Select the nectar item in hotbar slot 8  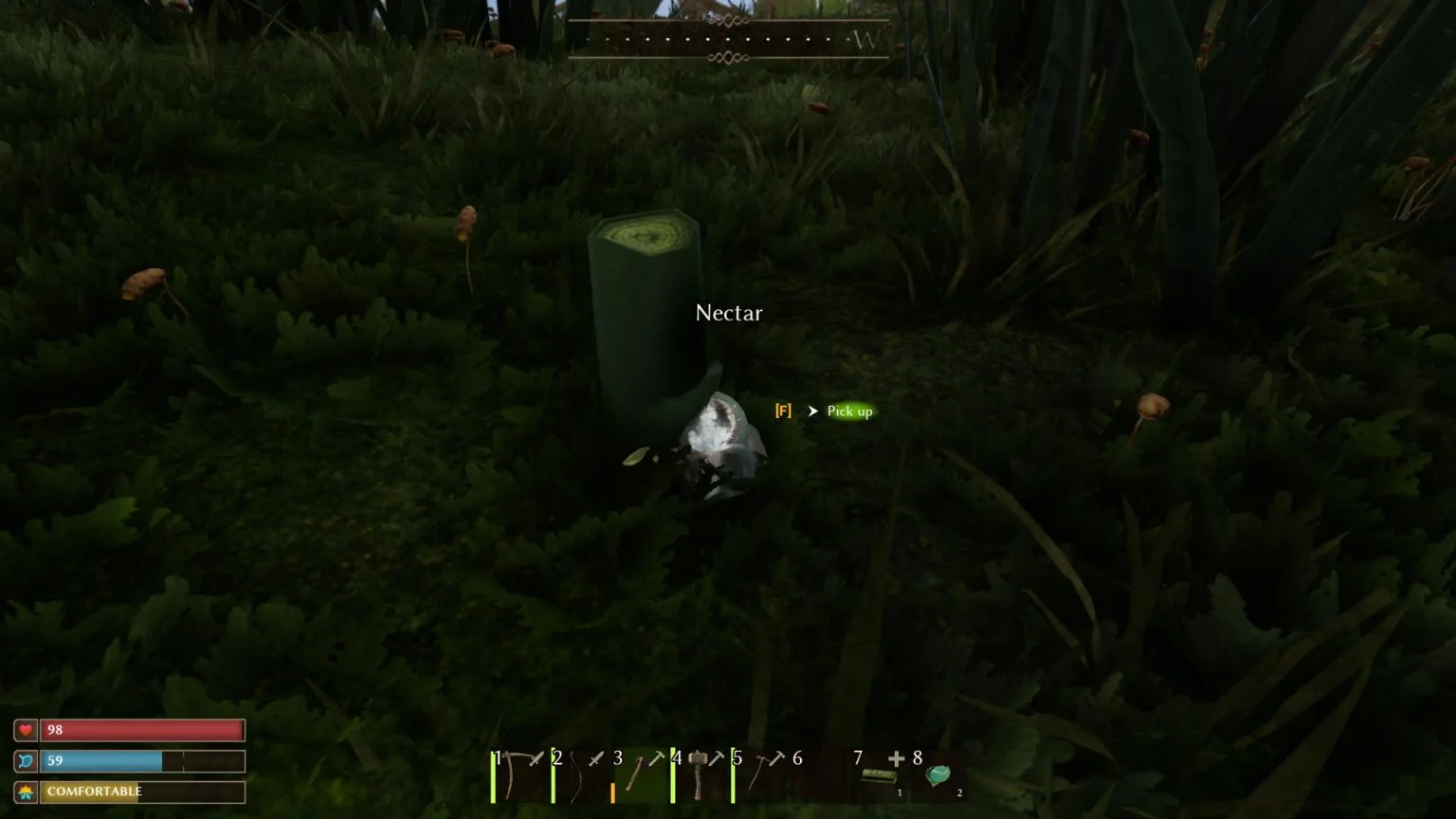[x=937, y=777]
